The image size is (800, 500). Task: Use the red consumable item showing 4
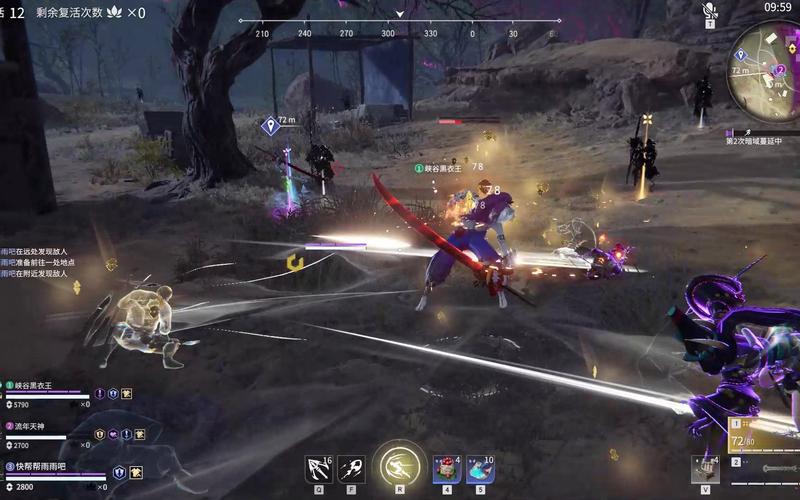446,468
